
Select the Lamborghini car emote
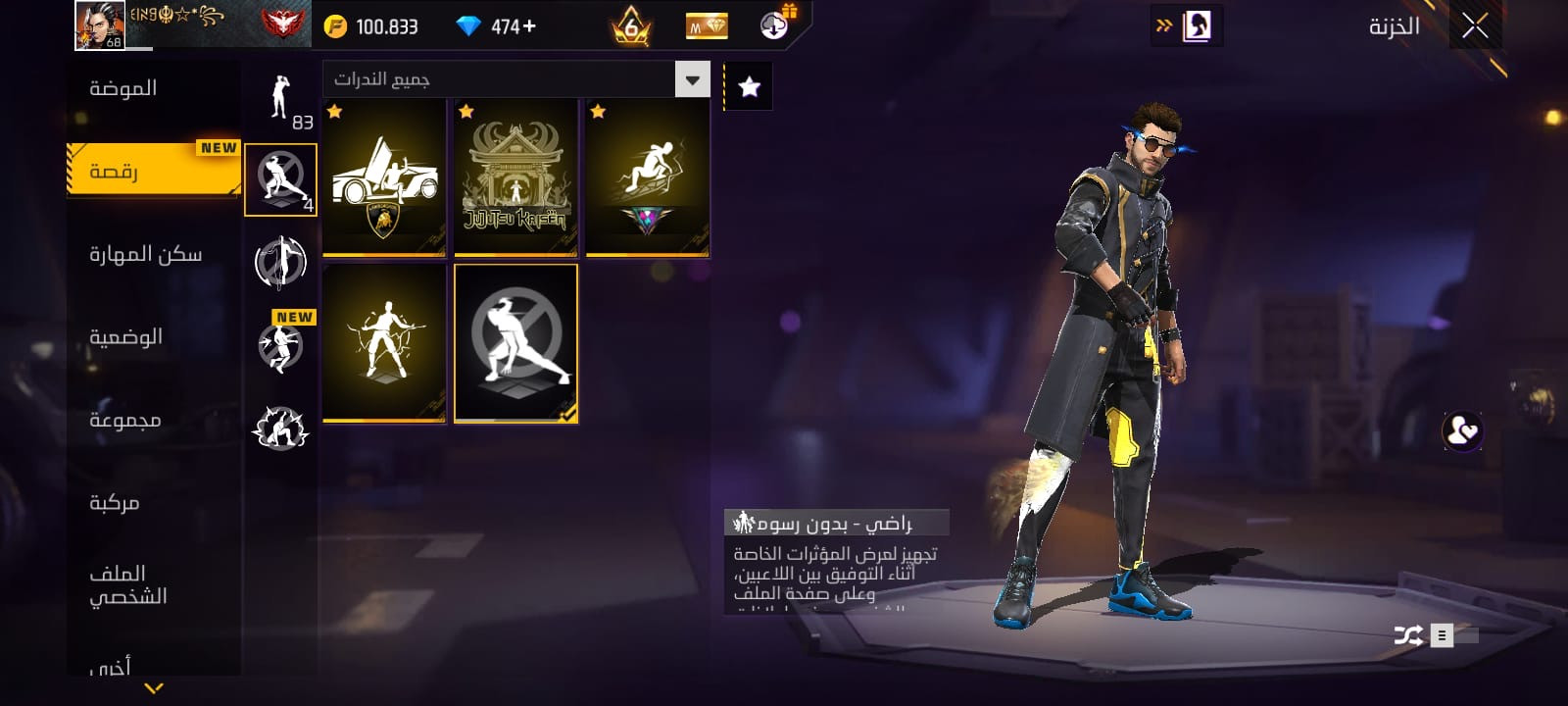(384, 177)
